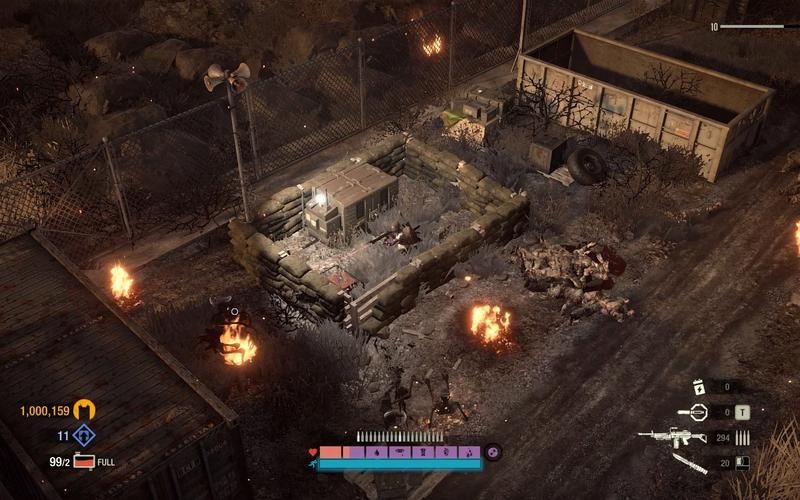The height and width of the screenshot is (500, 800).
Task: Click the red fuel canister icon
Action: coord(83,462)
